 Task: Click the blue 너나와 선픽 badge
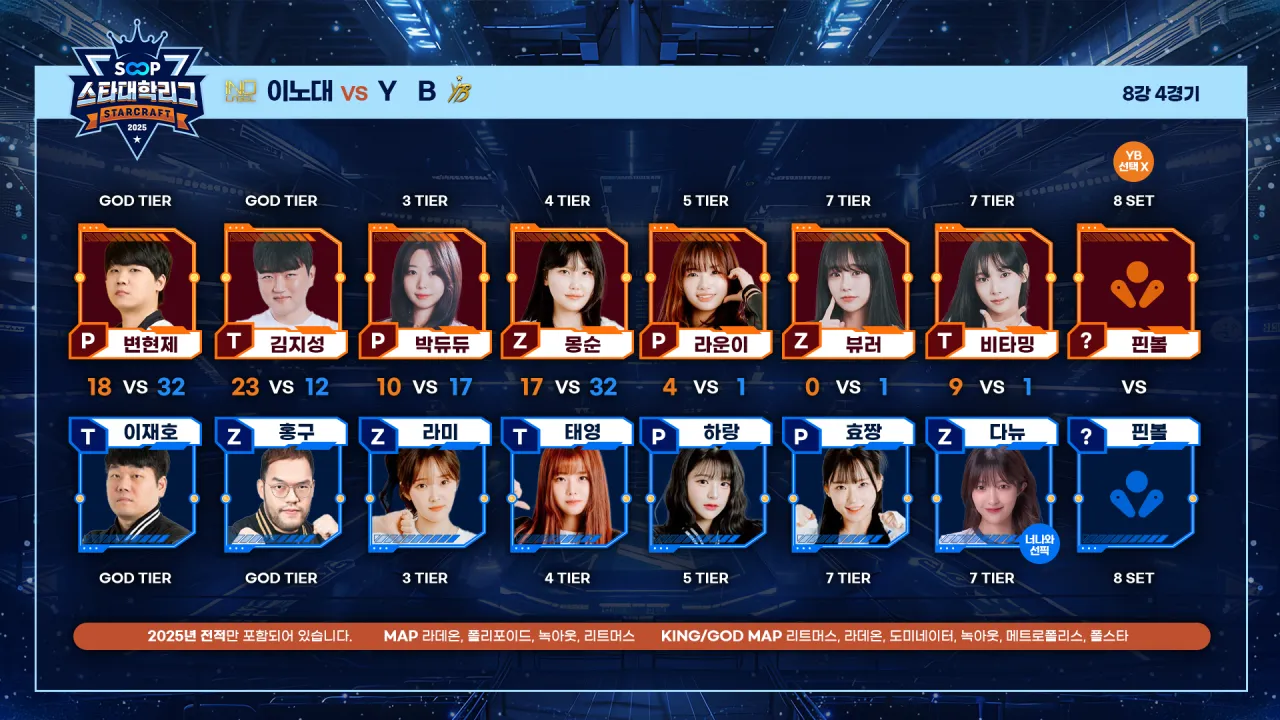click(1039, 543)
